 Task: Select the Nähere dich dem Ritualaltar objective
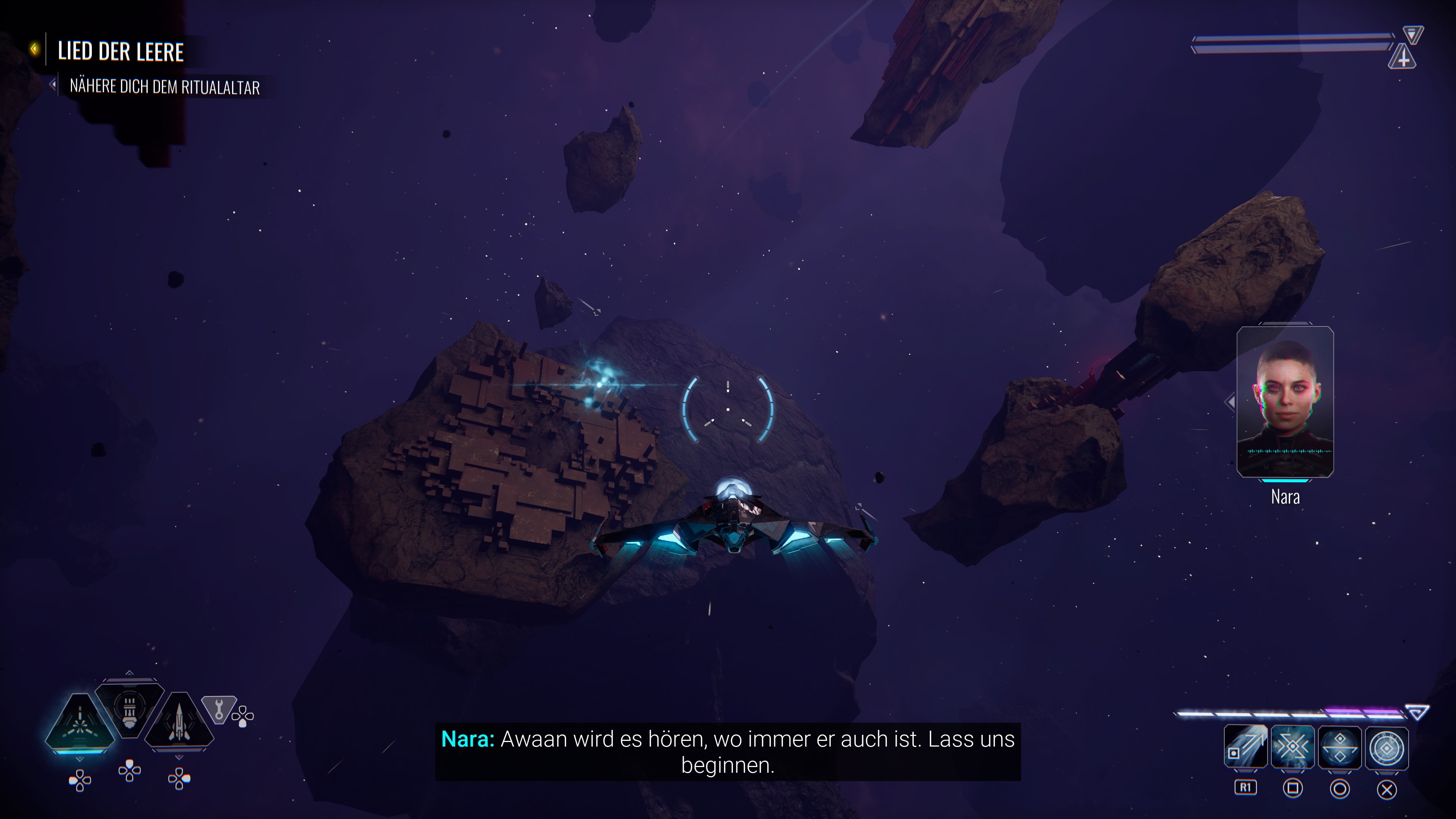pos(164,87)
